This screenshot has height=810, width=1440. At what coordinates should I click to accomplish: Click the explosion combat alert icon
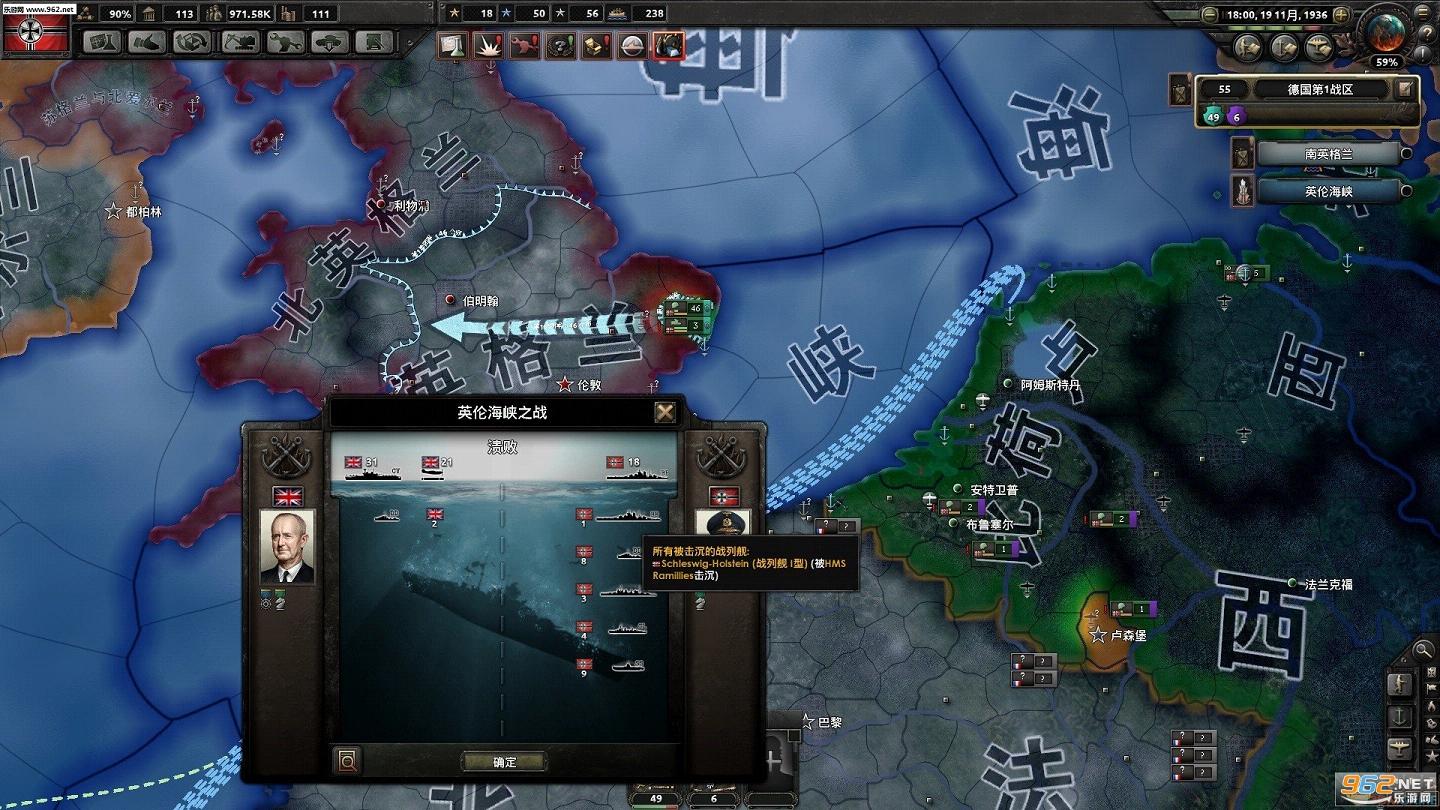tap(489, 45)
